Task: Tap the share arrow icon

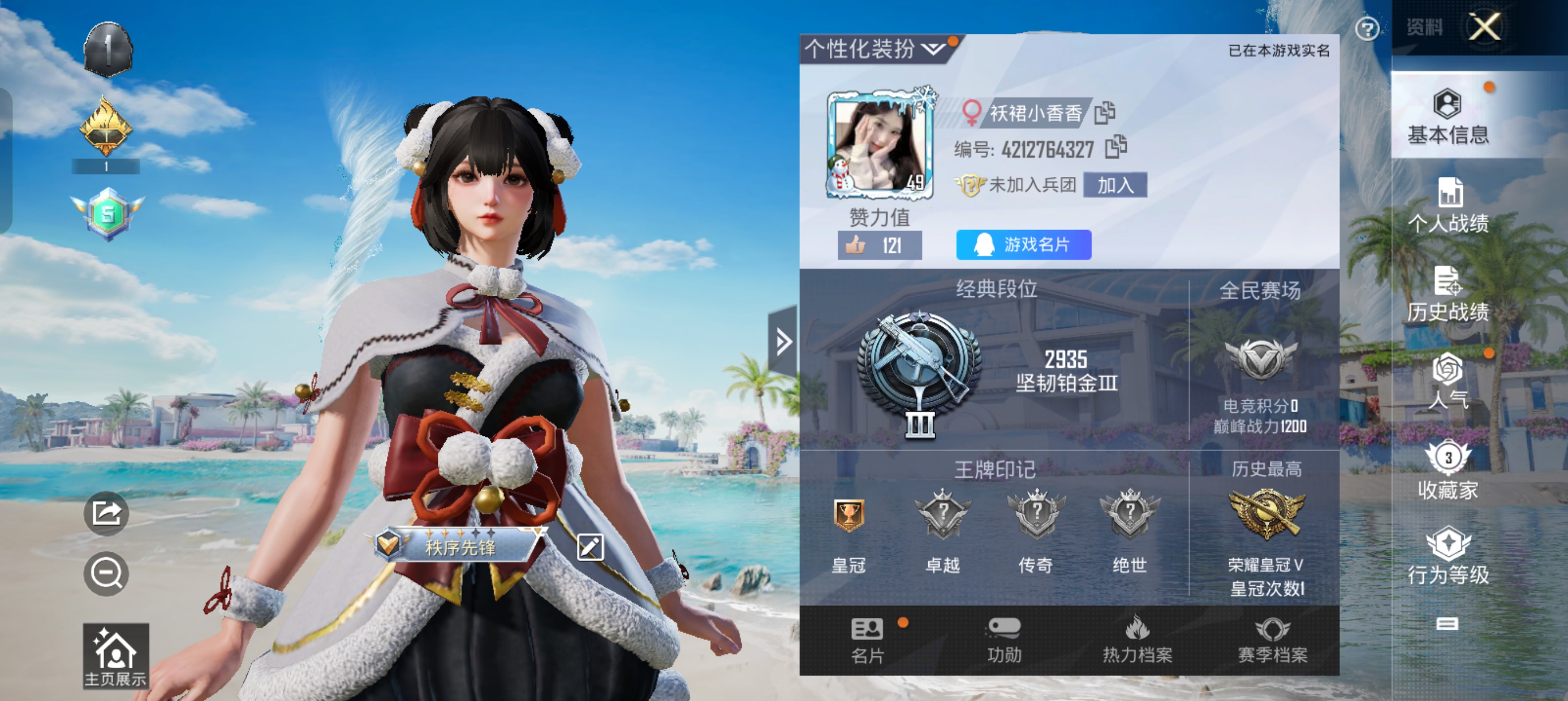Action: pos(106,513)
